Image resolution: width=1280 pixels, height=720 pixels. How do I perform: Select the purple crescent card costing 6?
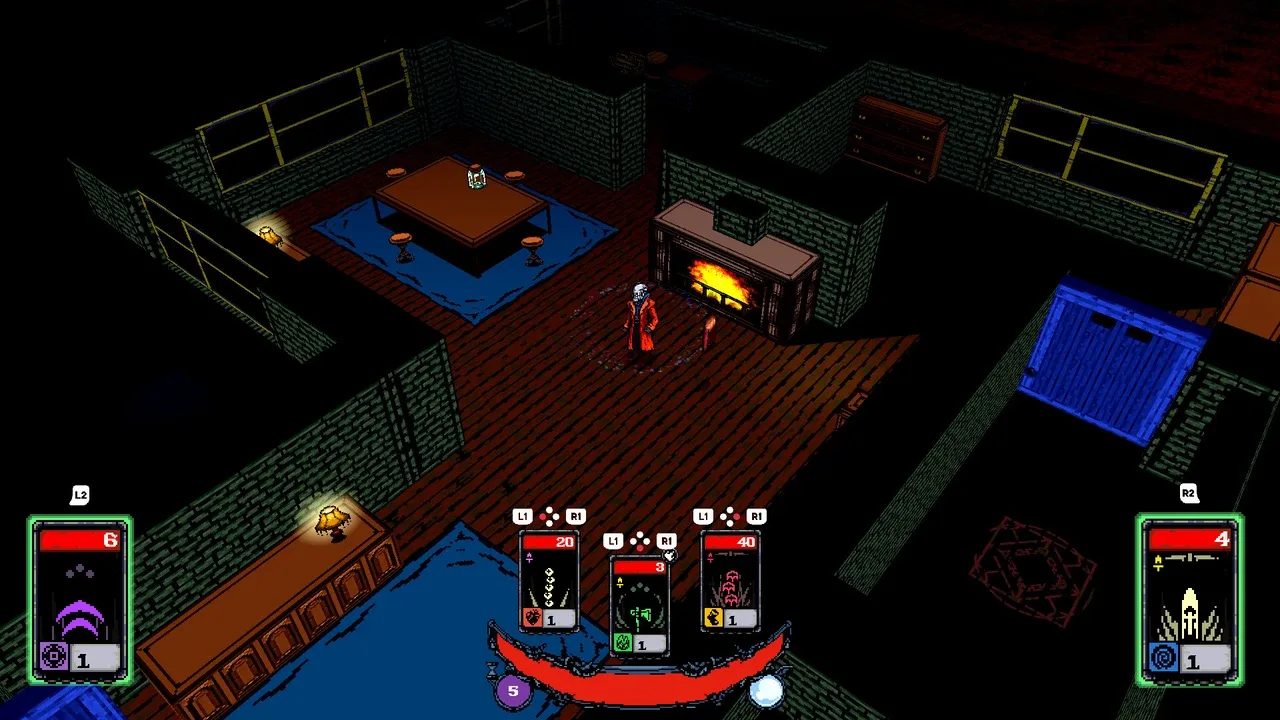(80, 600)
